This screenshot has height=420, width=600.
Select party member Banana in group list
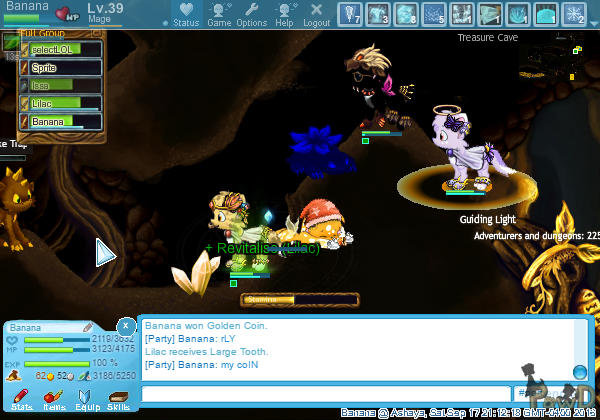[61, 121]
